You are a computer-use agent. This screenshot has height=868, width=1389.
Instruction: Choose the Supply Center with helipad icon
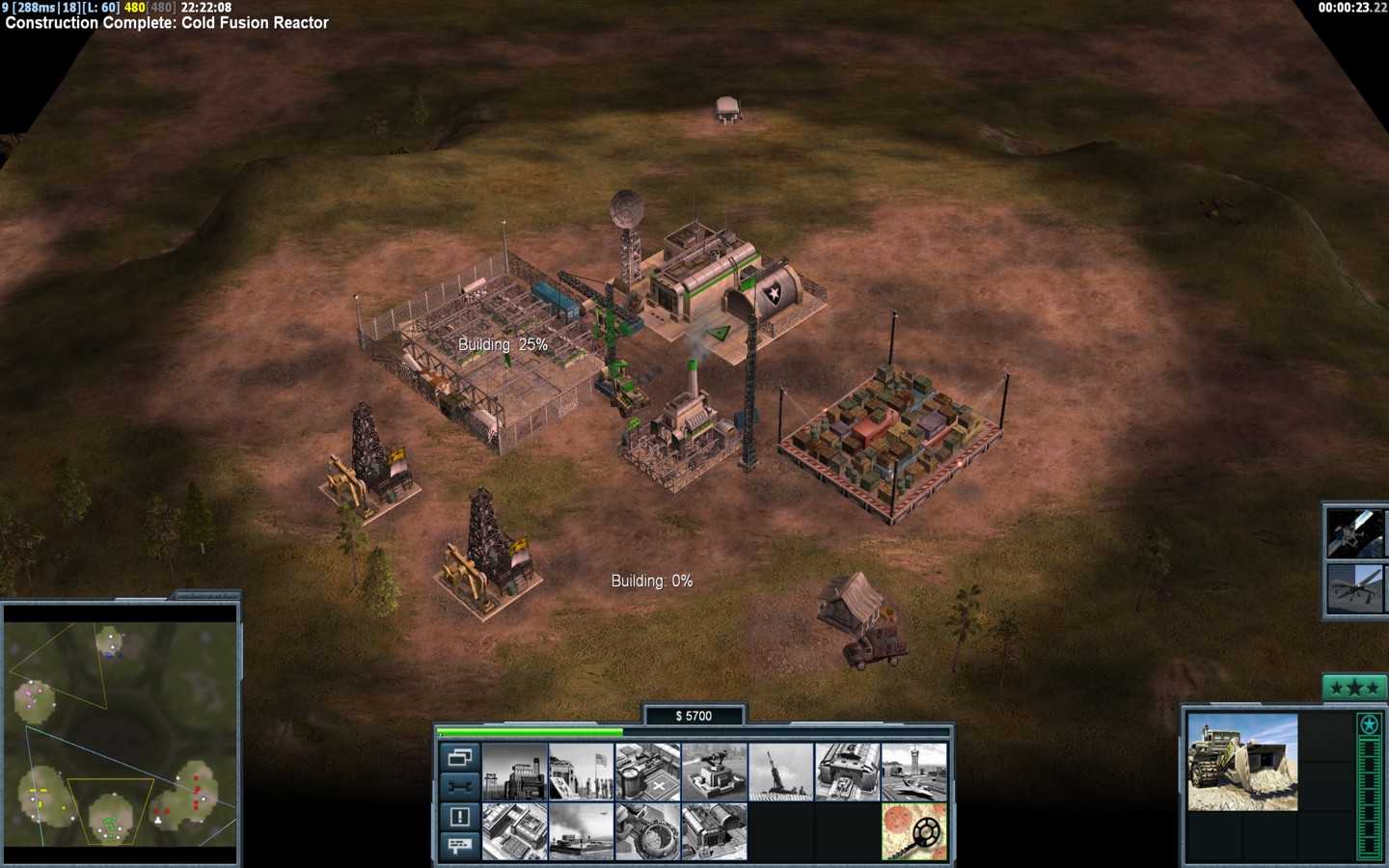[647, 771]
